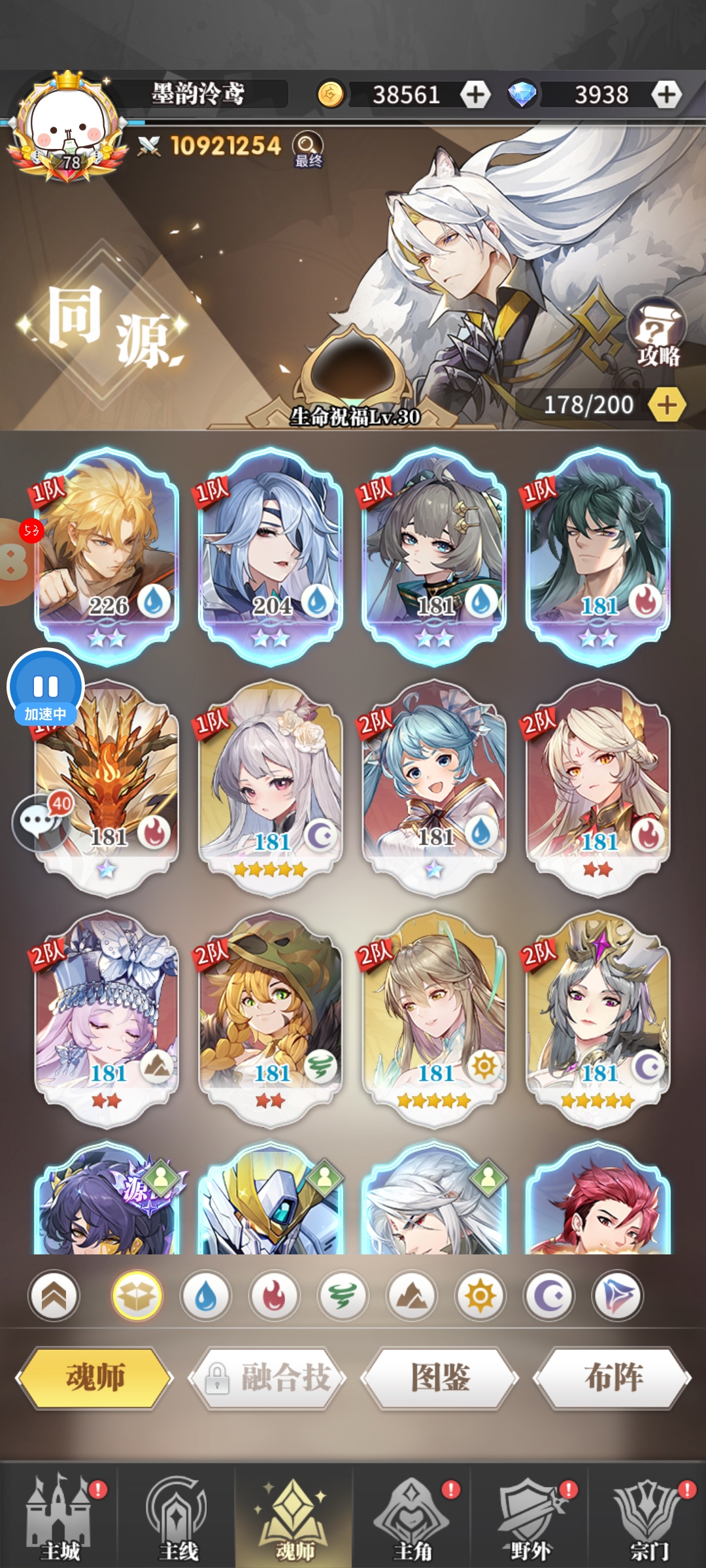This screenshot has width=706, height=1568.
Task: Pick the fire dragon hero card
Action: click(x=107, y=784)
